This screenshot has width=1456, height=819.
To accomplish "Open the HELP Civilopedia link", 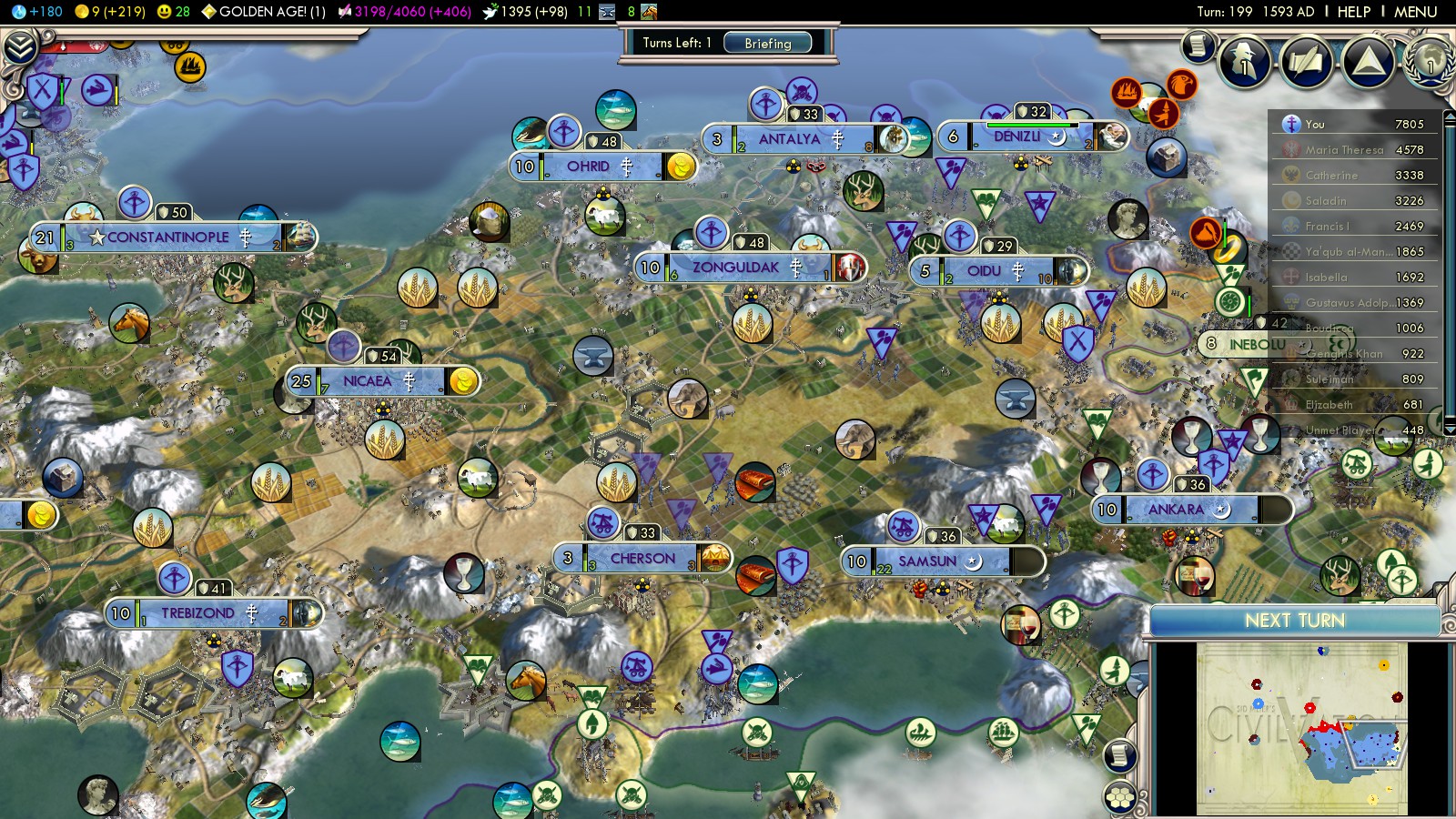I will [1353, 12].
